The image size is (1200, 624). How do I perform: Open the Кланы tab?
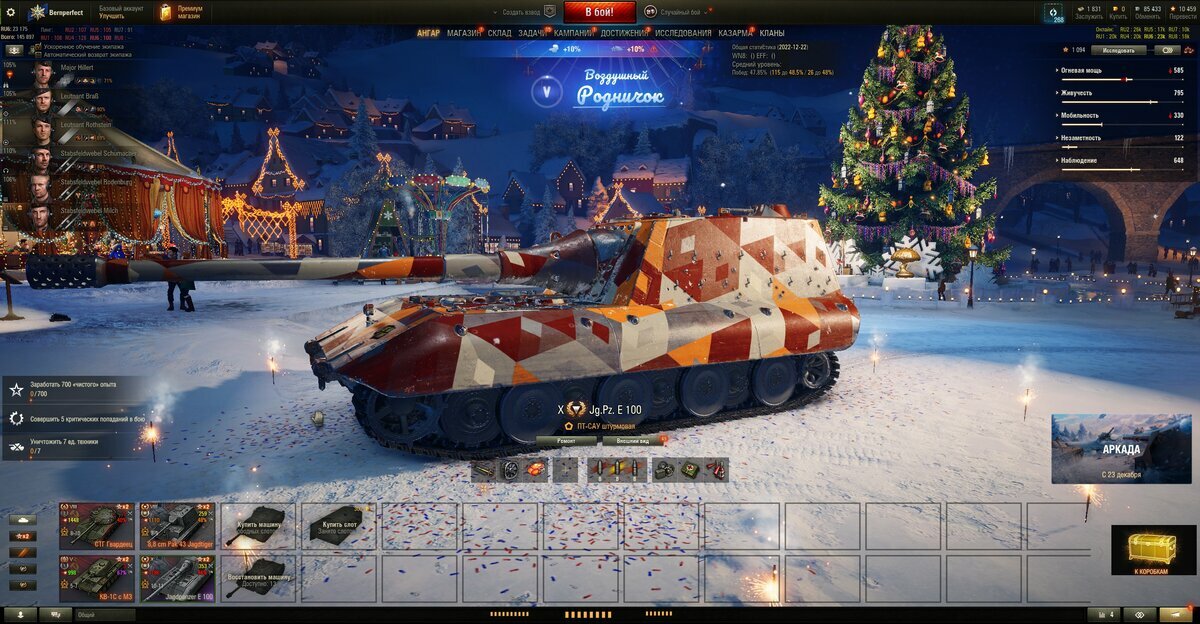click(771, 33)
